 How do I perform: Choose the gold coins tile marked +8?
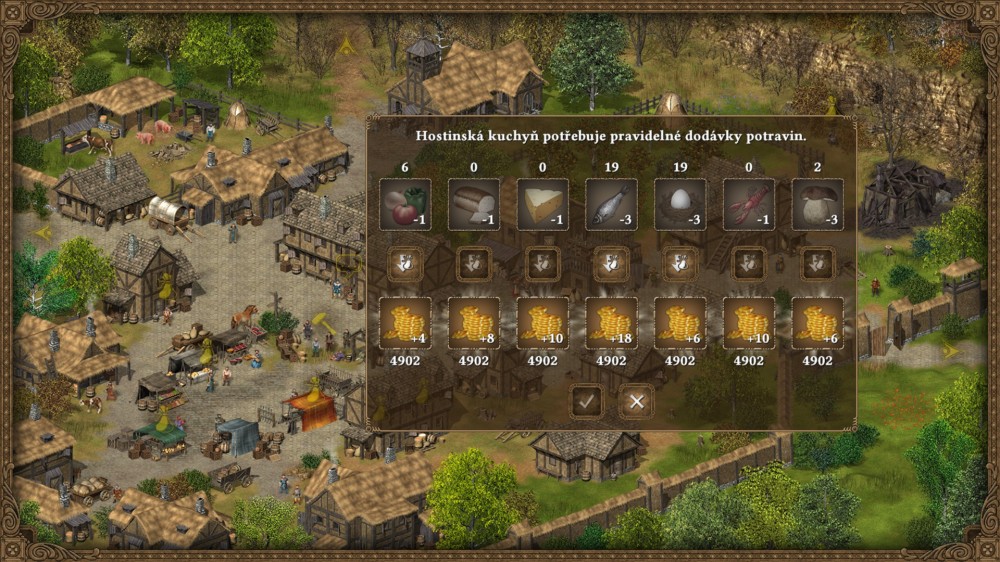(x=474, y=323)
